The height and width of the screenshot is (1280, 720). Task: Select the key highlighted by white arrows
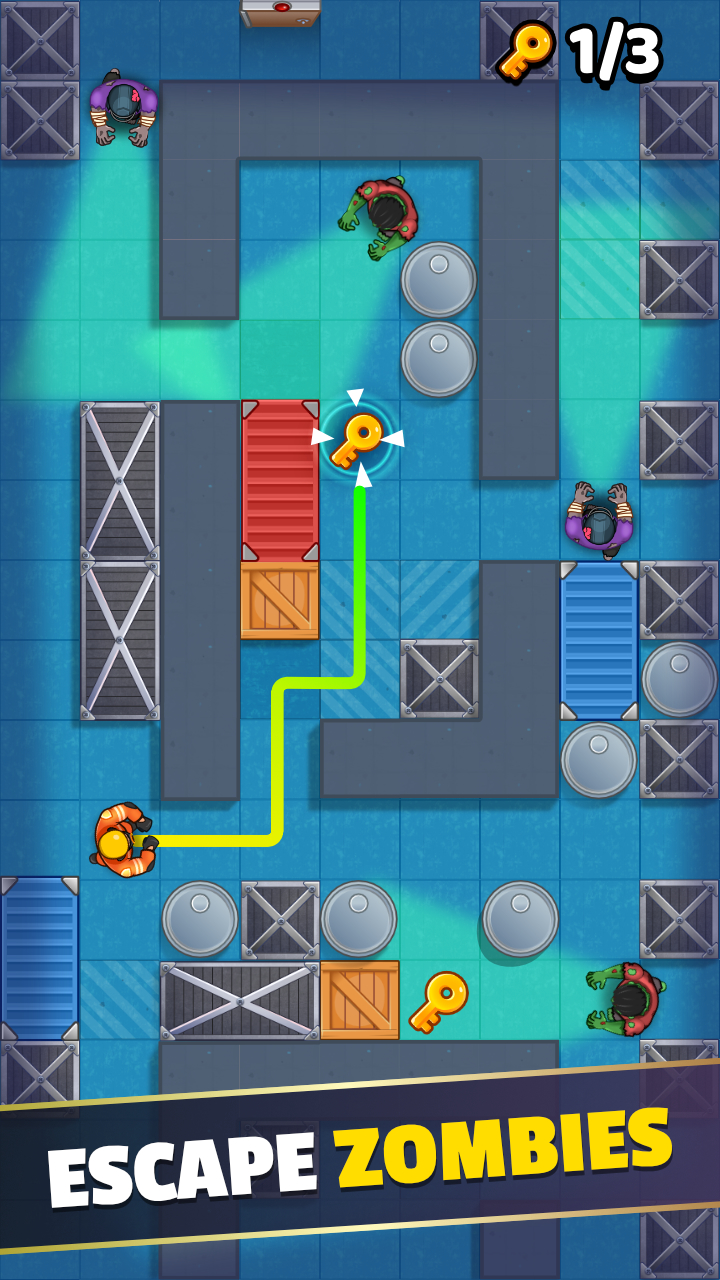357,438
